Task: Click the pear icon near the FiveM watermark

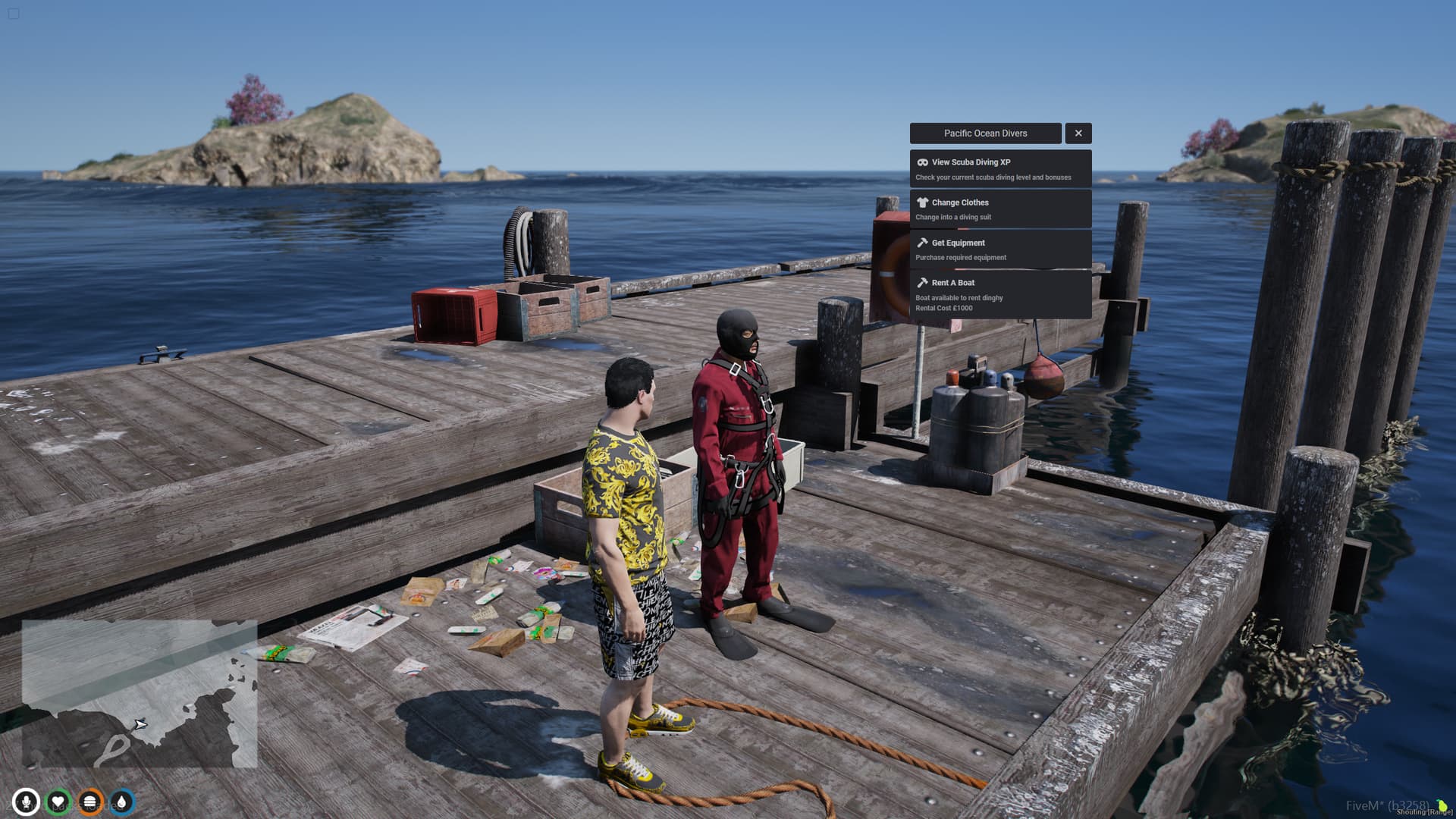Action: [x=1443, y=805]
